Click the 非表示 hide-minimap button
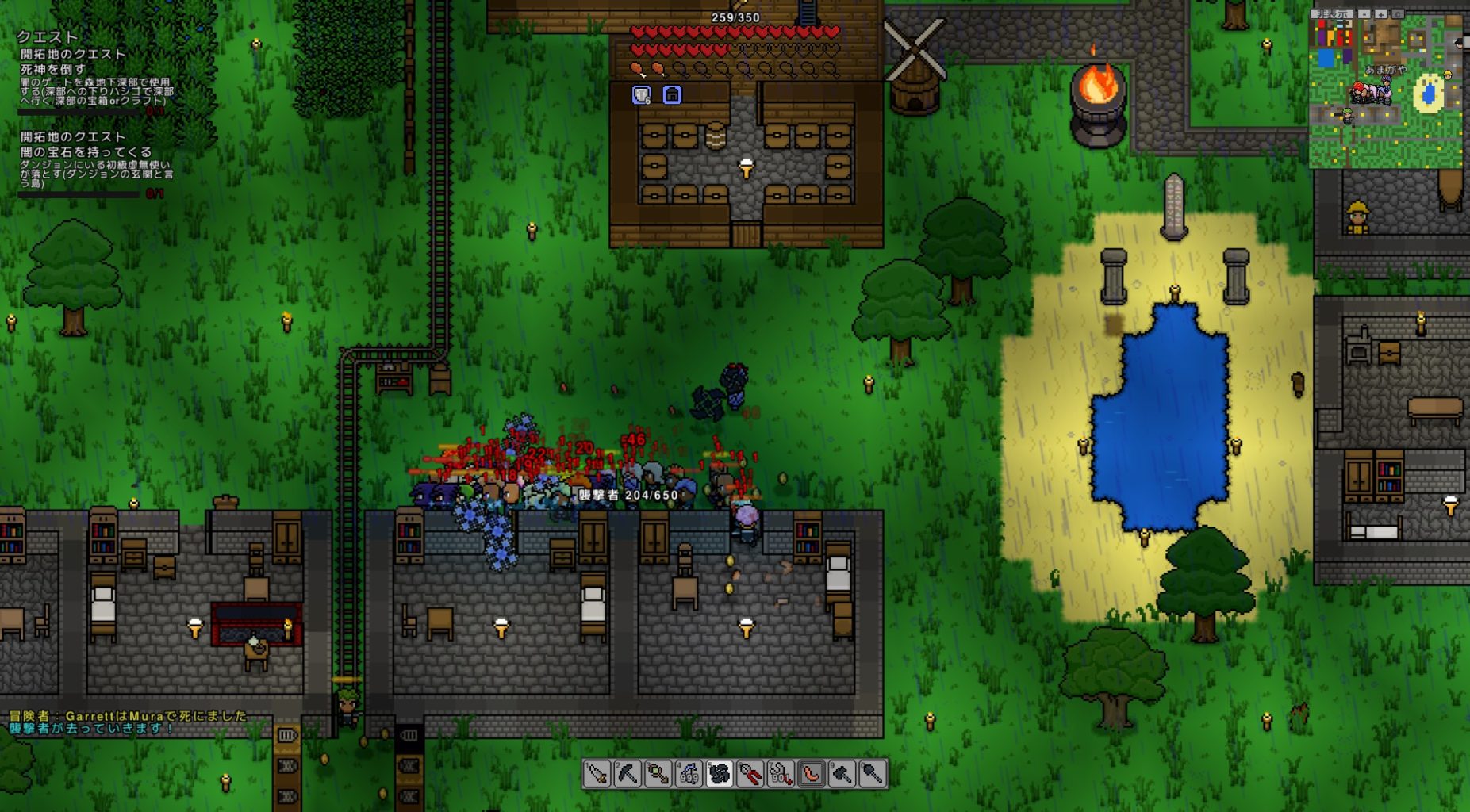Viewport: 1470px width, 812px height. point(1332,13)
